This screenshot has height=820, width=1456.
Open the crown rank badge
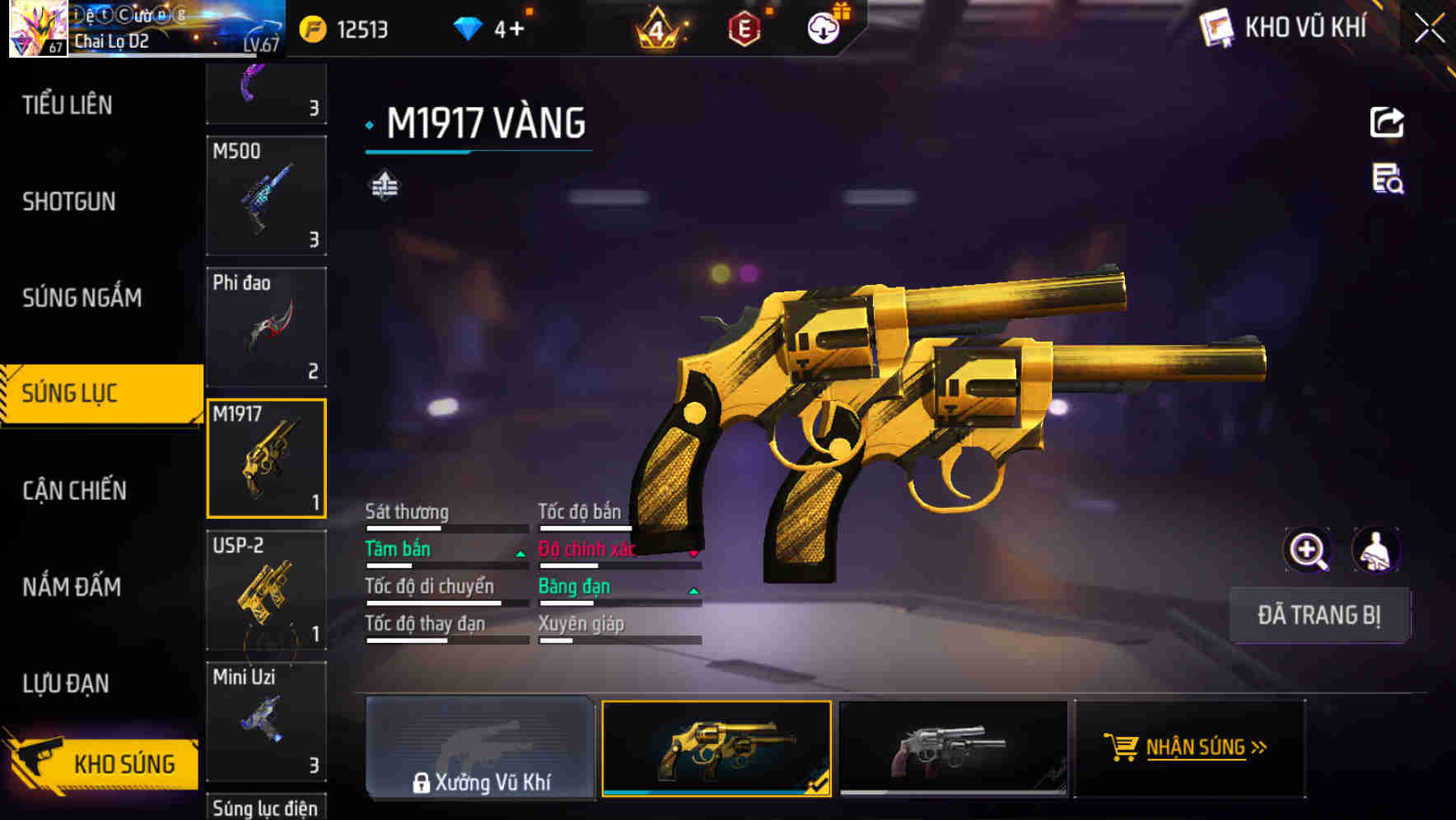[655, 27]
